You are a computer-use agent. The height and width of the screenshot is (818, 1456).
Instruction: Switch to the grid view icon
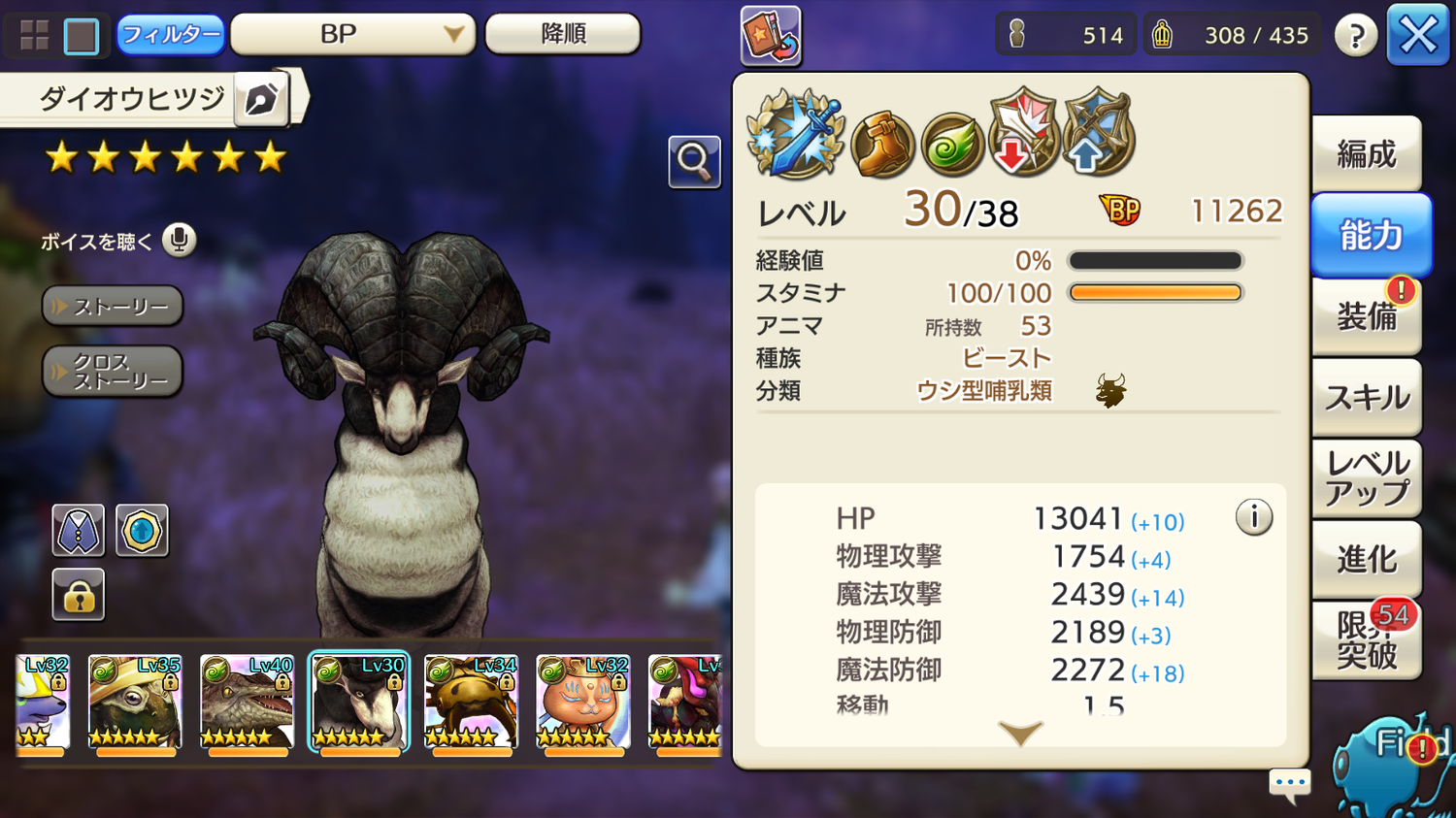click(x=35, y=36)
